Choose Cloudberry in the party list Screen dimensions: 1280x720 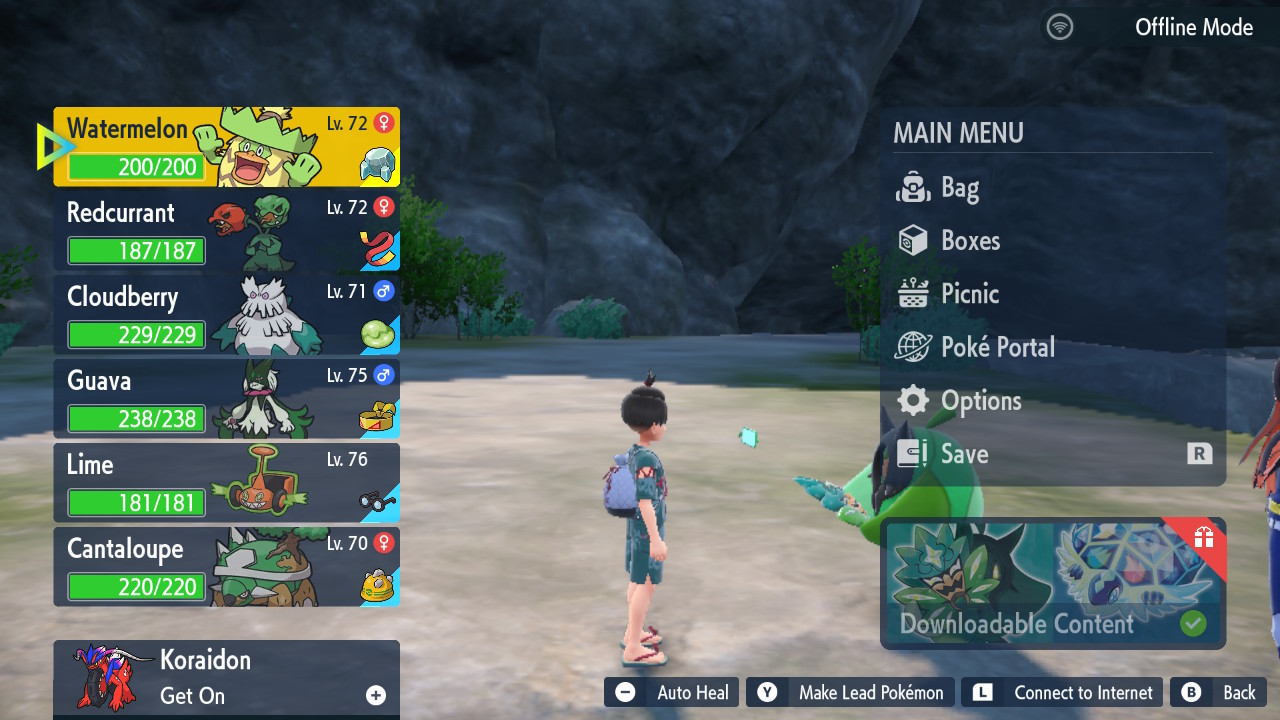point(227,315)
